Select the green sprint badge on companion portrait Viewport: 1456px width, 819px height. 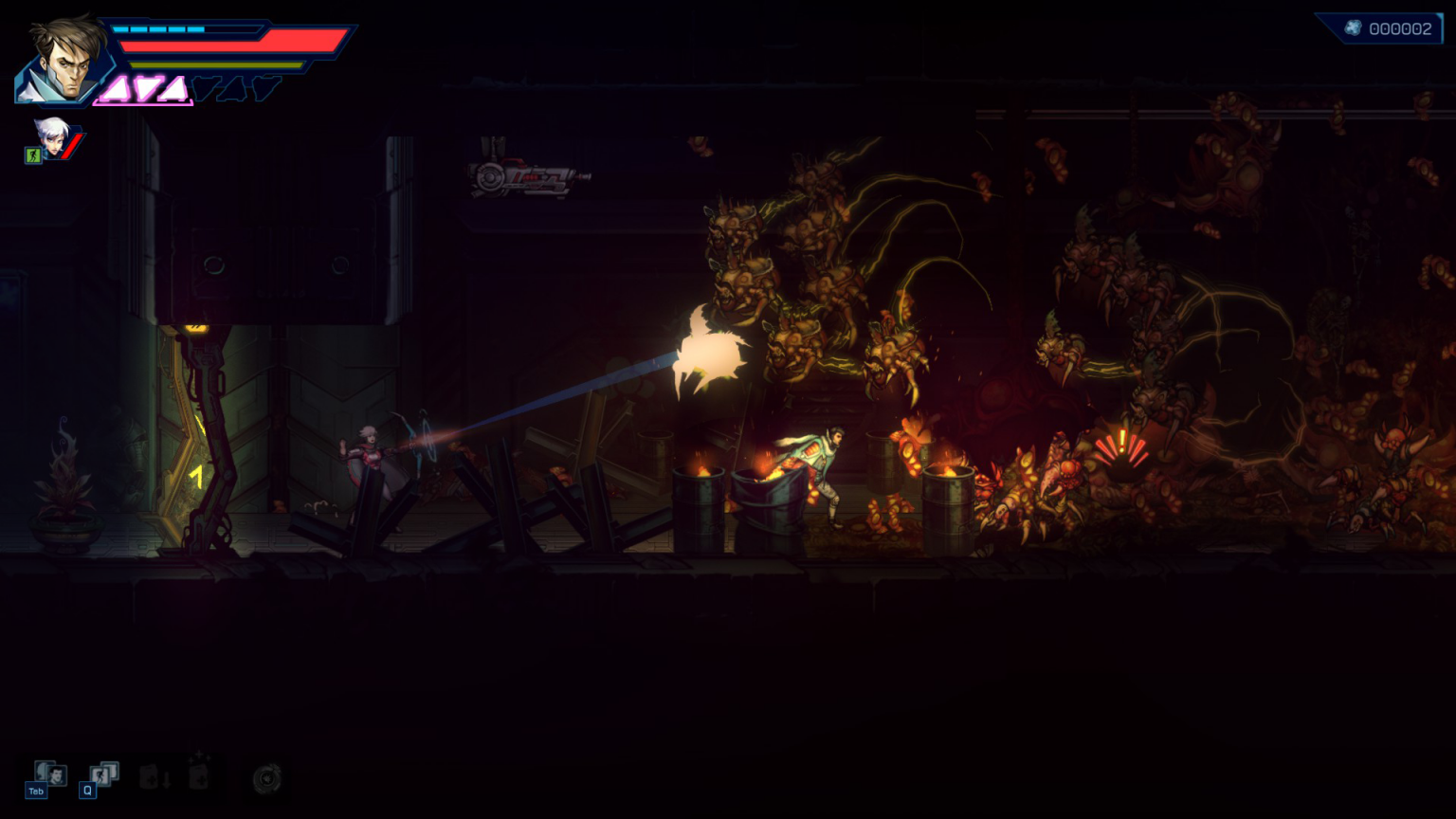pyautogui.click(x=34, y=155)
